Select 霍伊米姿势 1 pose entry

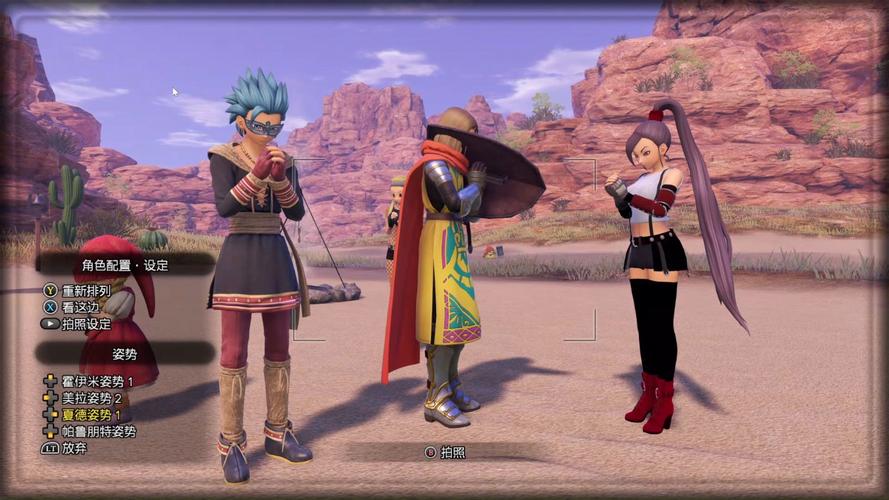click(x=97, y=382)
